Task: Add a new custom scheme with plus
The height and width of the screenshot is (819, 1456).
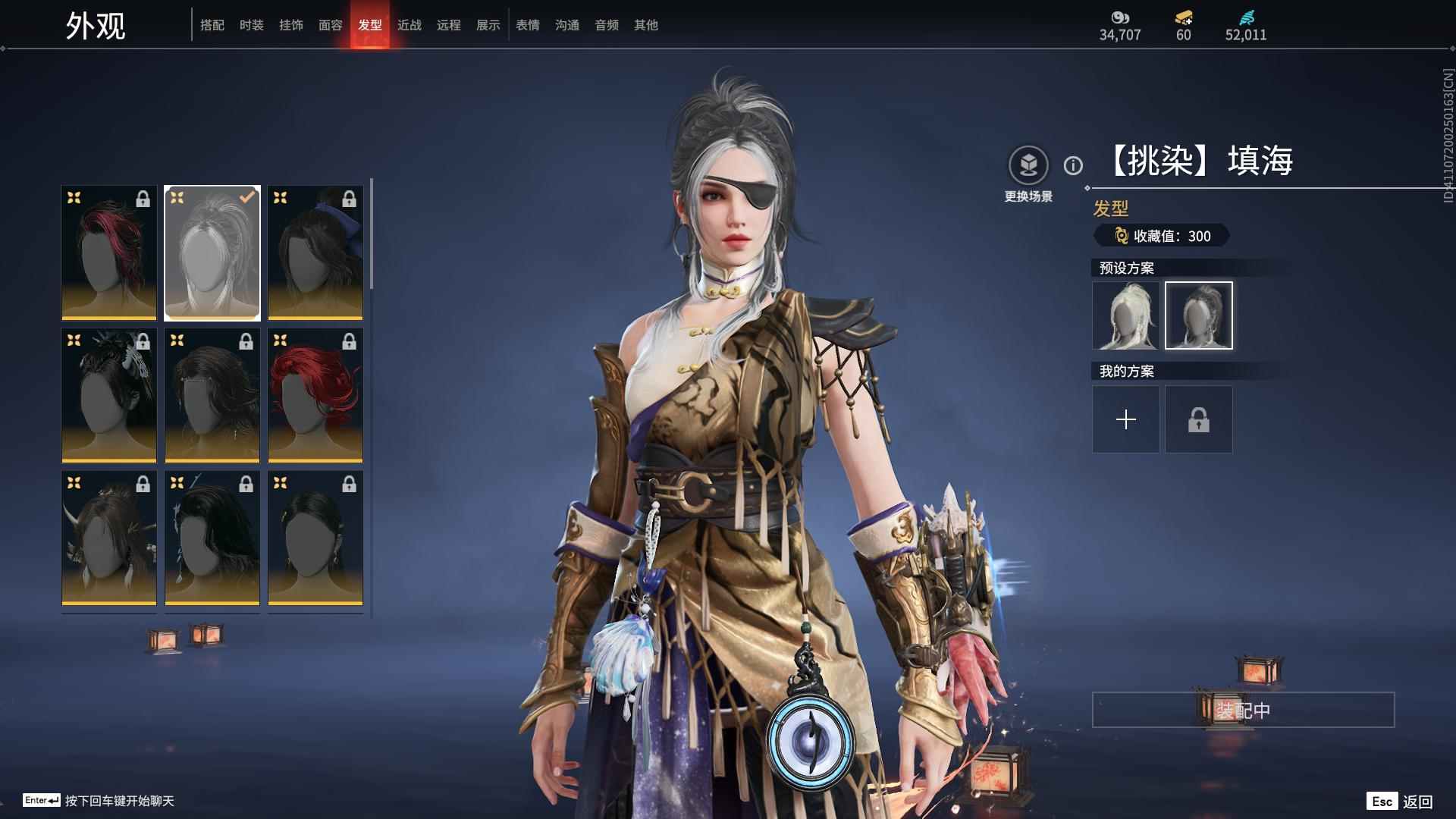Action: point(1126,419)
